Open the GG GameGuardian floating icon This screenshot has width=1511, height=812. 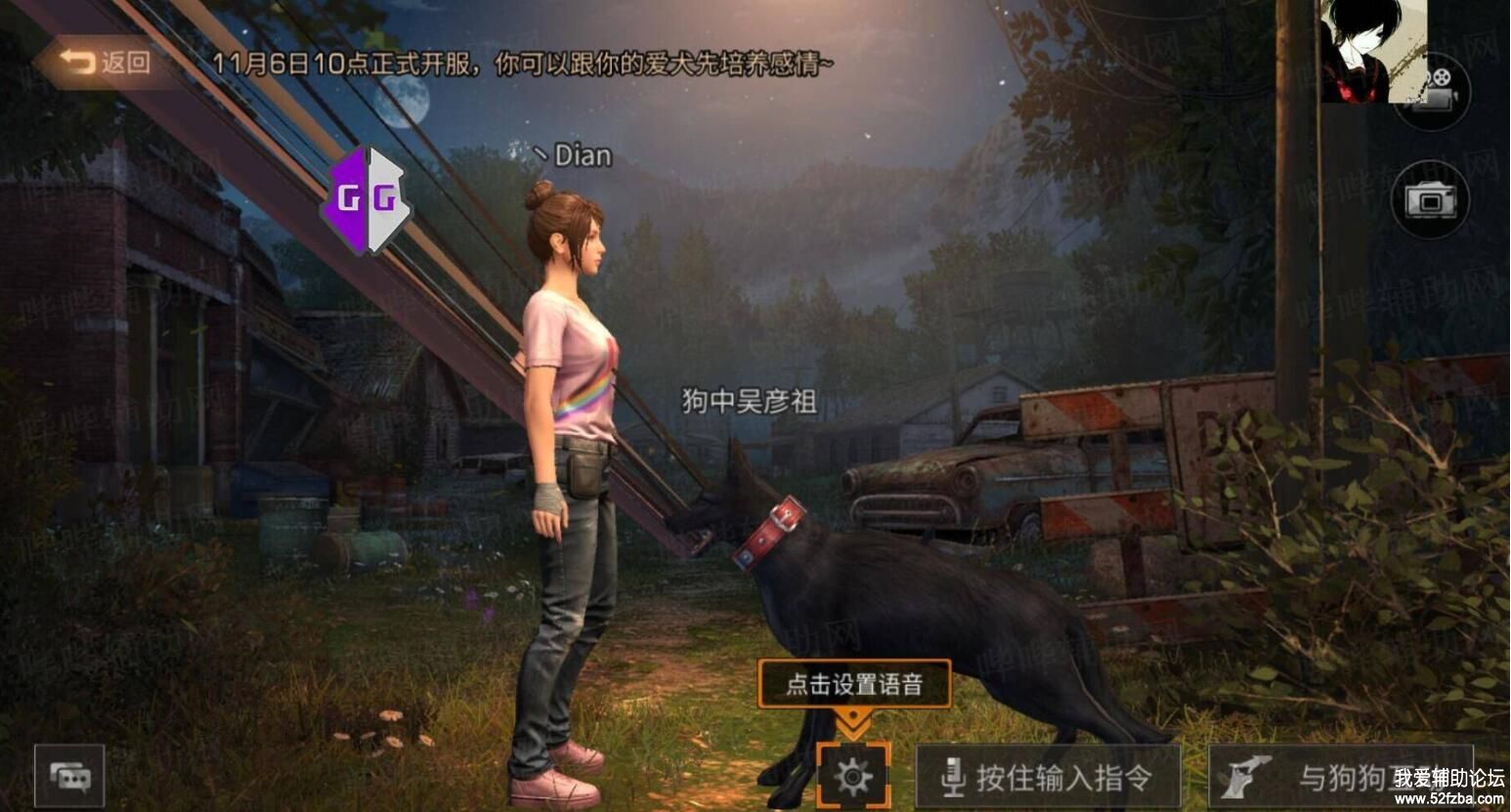click(x=367, y=200)
